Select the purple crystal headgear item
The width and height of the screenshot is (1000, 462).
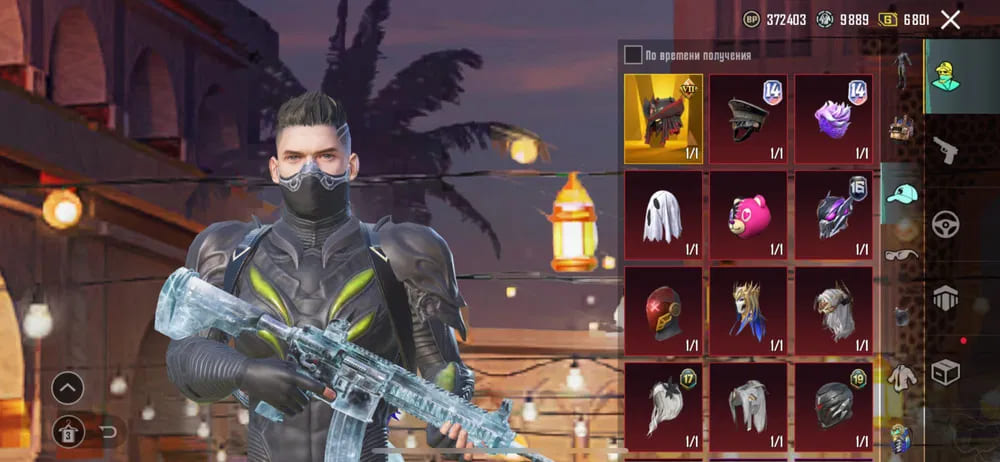click(833, 119)
